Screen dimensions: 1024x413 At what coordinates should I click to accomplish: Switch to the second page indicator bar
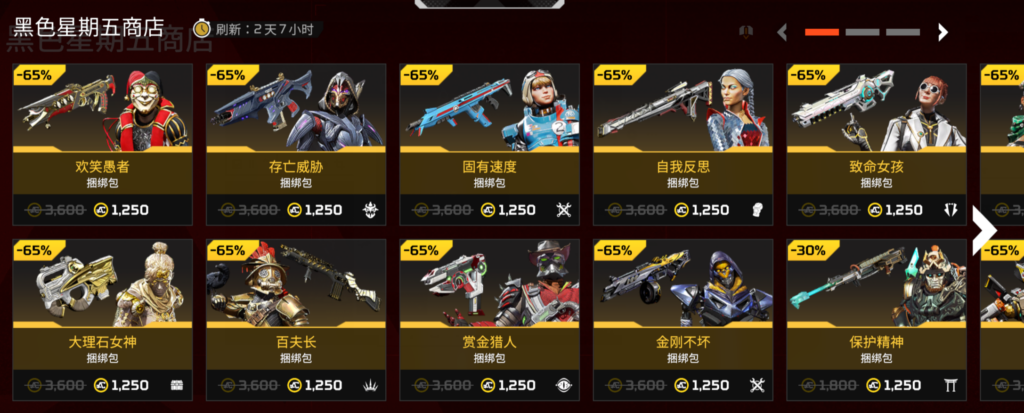coord(862,32)
